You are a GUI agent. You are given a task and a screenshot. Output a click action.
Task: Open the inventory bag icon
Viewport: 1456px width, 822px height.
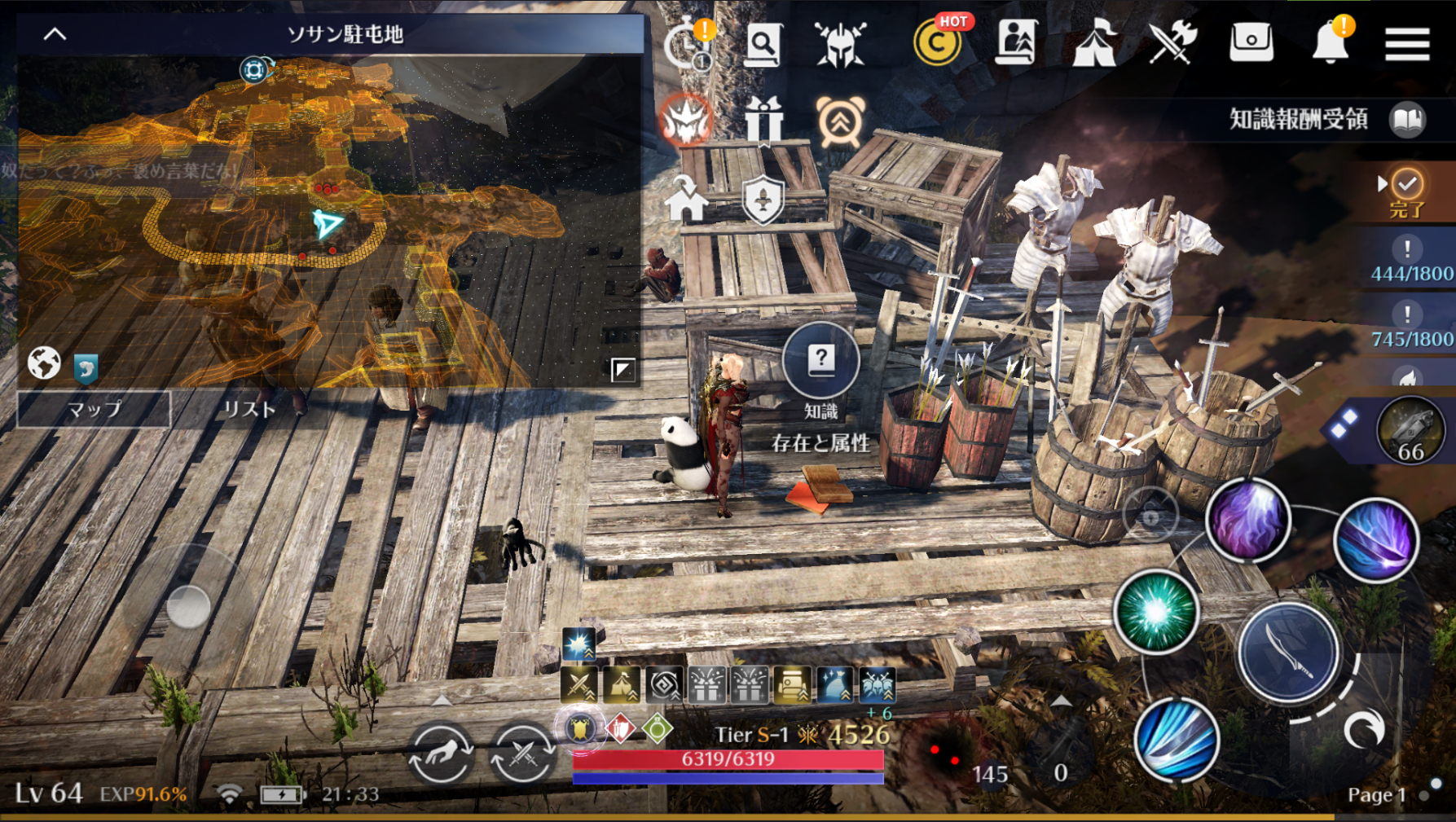pyautogui.click(x=1251, y=41)
